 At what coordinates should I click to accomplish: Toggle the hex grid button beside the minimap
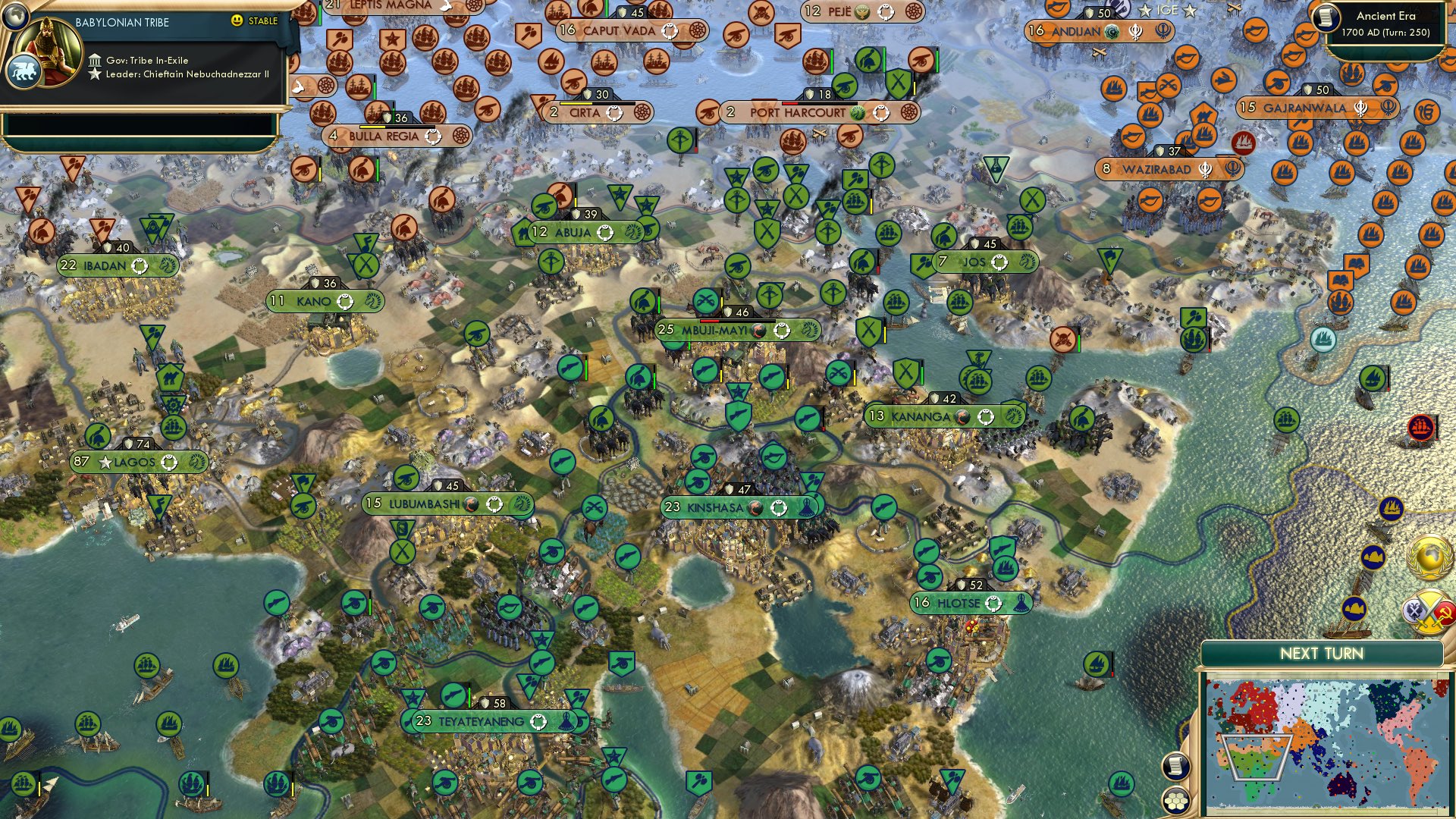coord(1175,801)
